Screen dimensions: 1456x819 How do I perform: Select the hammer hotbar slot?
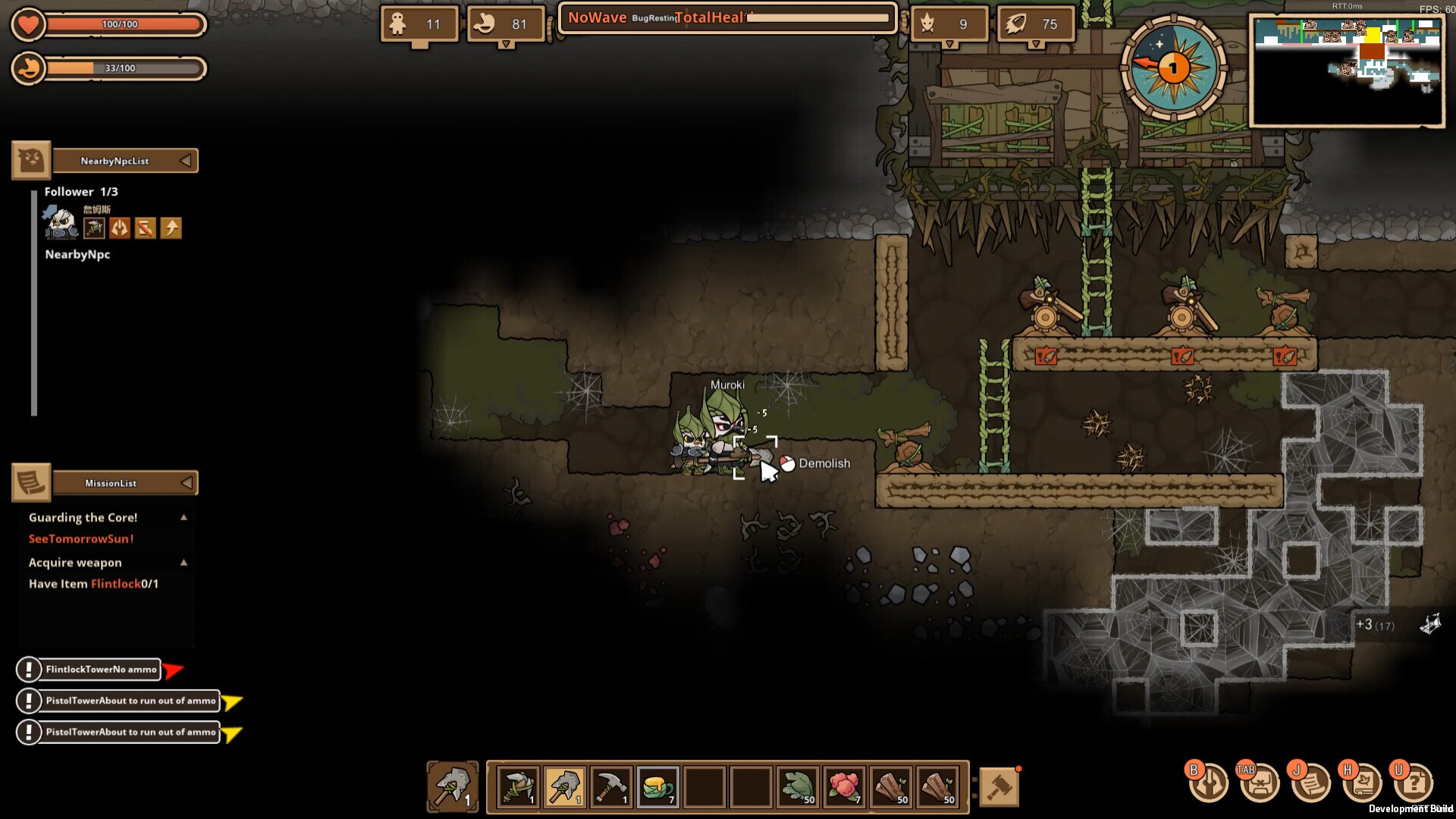[611, 787]
